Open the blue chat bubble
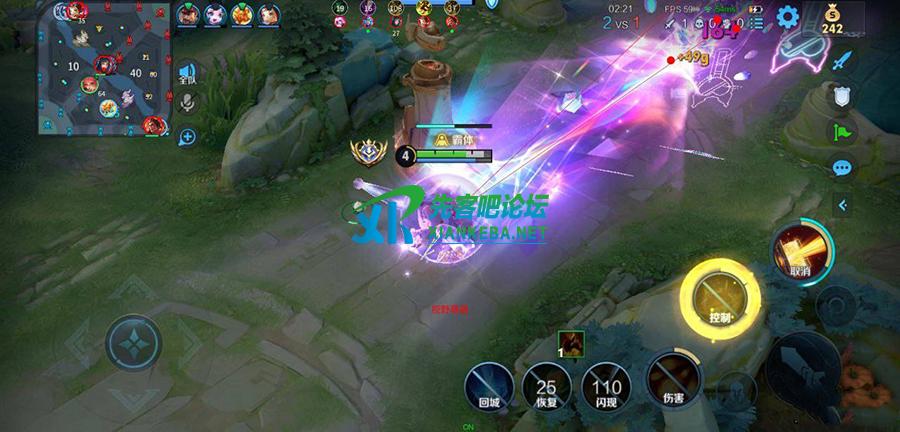 [843, 168]
